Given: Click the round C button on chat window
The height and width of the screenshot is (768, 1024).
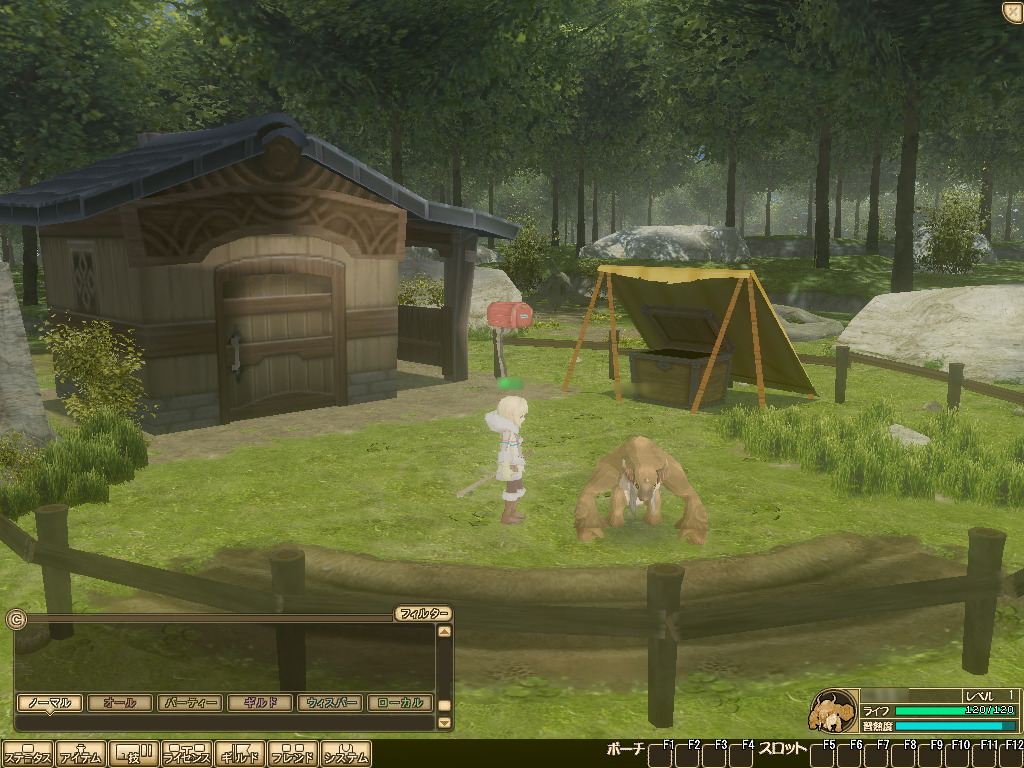Looking at the screenshot, I should [x=15, y=619].
